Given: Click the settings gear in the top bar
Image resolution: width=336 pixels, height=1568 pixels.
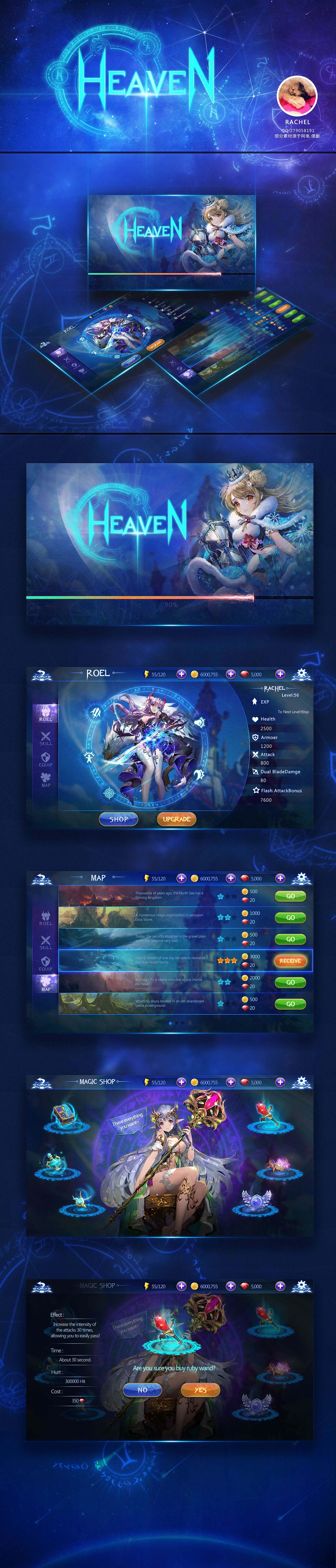Looking at the screenshot, I should 301,674.
